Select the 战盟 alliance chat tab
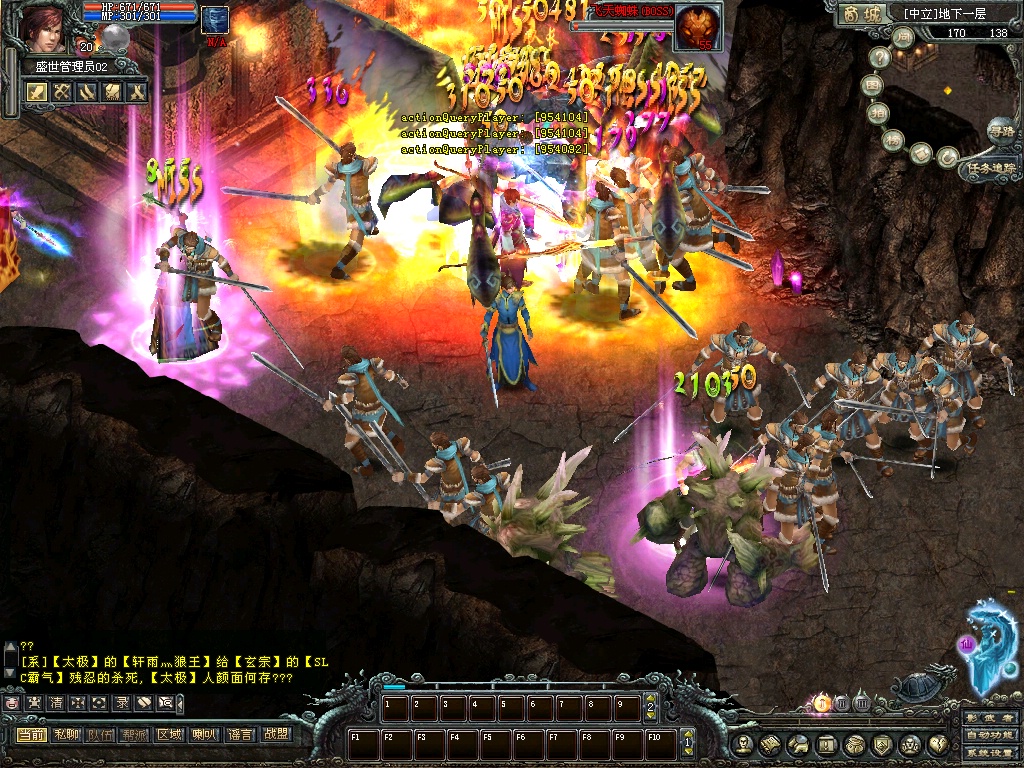Viewport: 1024px width, 768px height. (x=275, y=735)
